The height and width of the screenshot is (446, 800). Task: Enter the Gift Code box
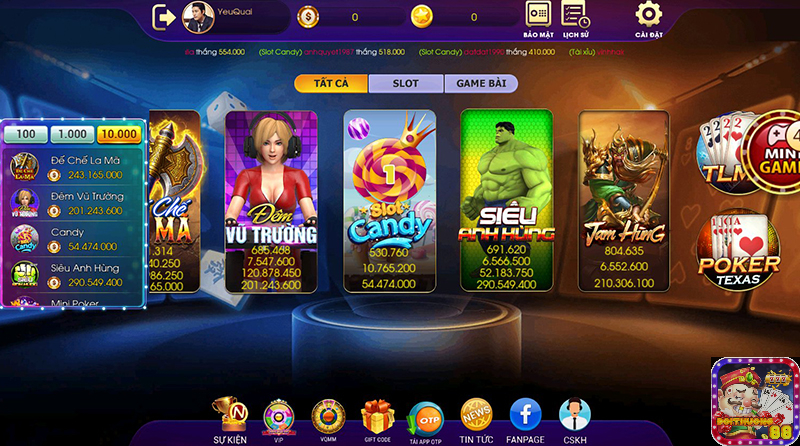point(377,420)
